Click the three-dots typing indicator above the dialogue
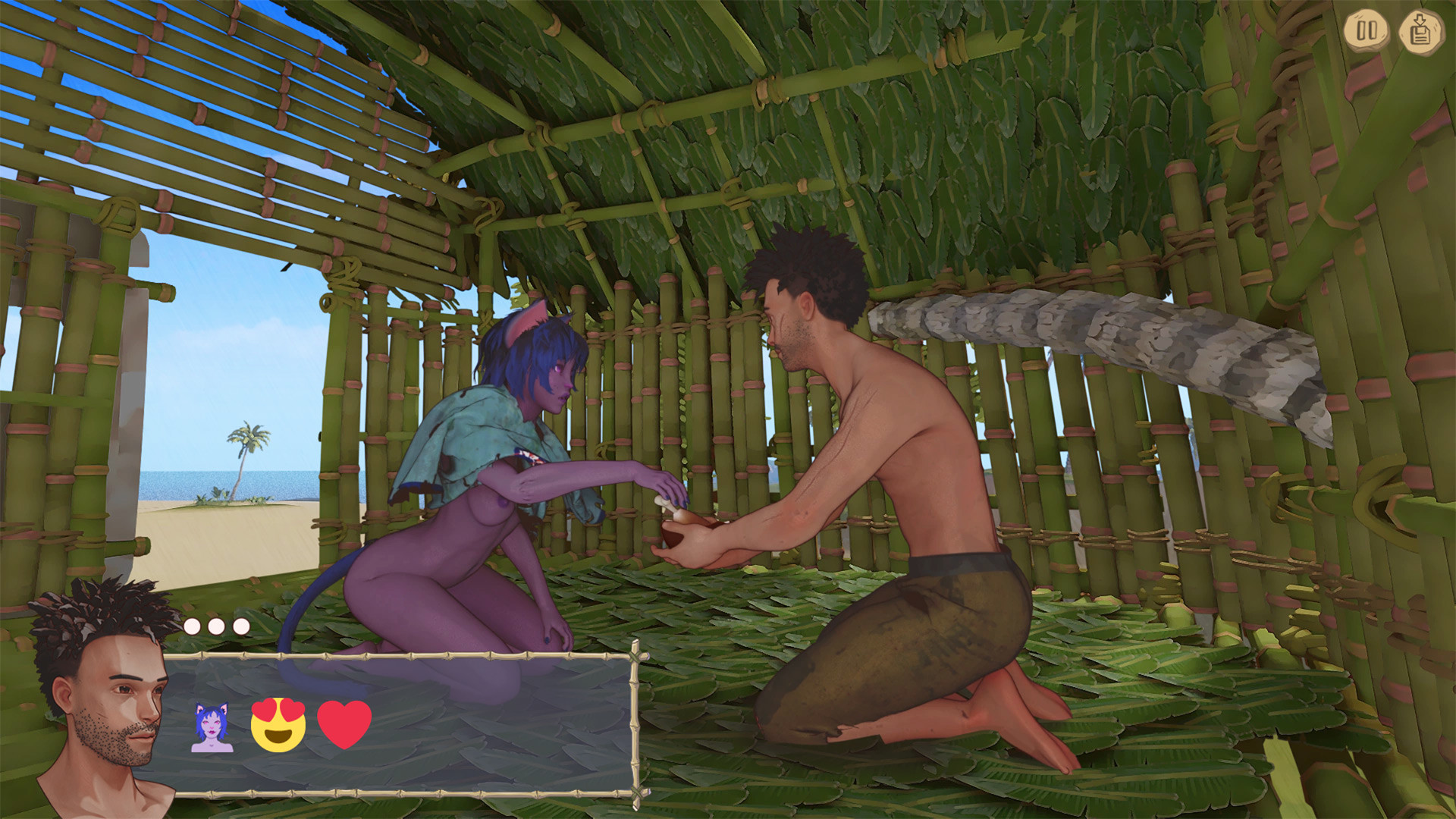This screenshot has height=819, width=1456. [216, 626]
